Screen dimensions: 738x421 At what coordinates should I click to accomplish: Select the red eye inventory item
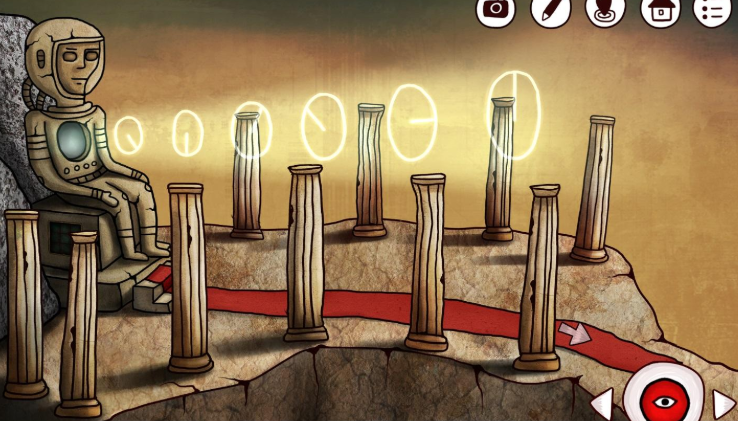click(x=660, y=400)
